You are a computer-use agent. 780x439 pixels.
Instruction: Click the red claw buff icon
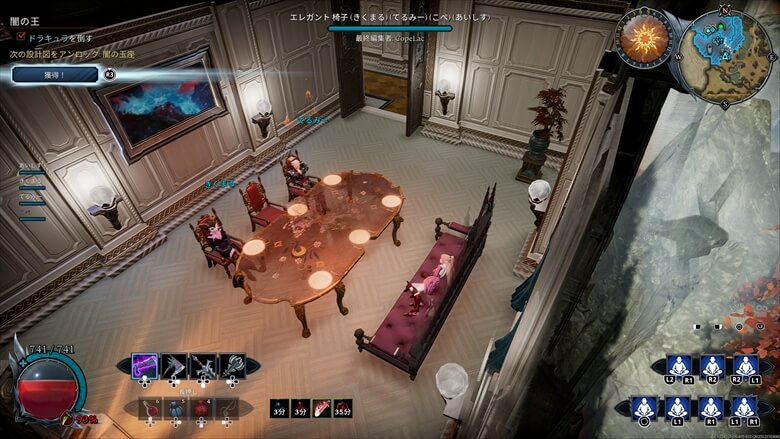[321, 407]
